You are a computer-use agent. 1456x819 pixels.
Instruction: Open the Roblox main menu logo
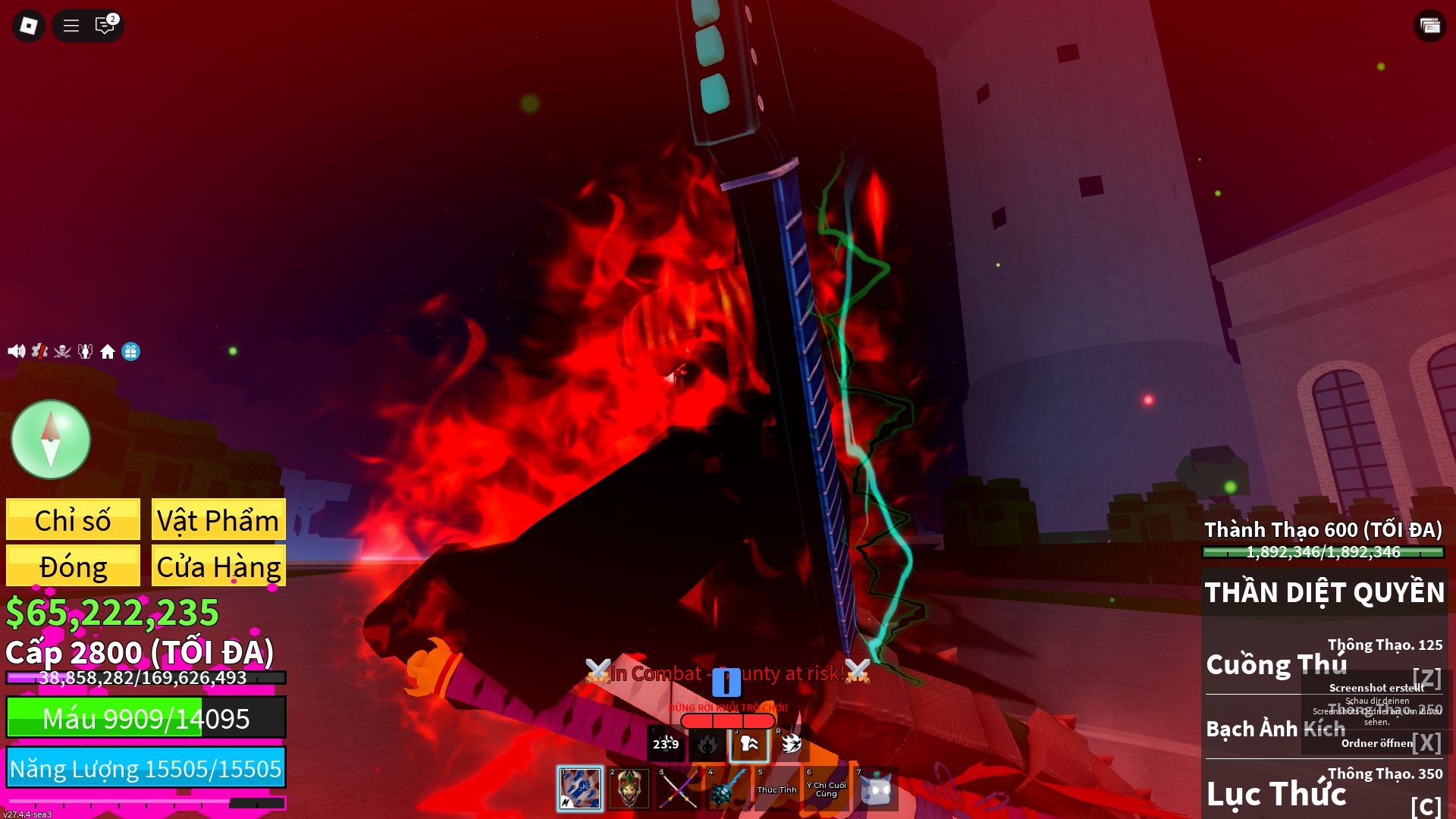[29, 26]
